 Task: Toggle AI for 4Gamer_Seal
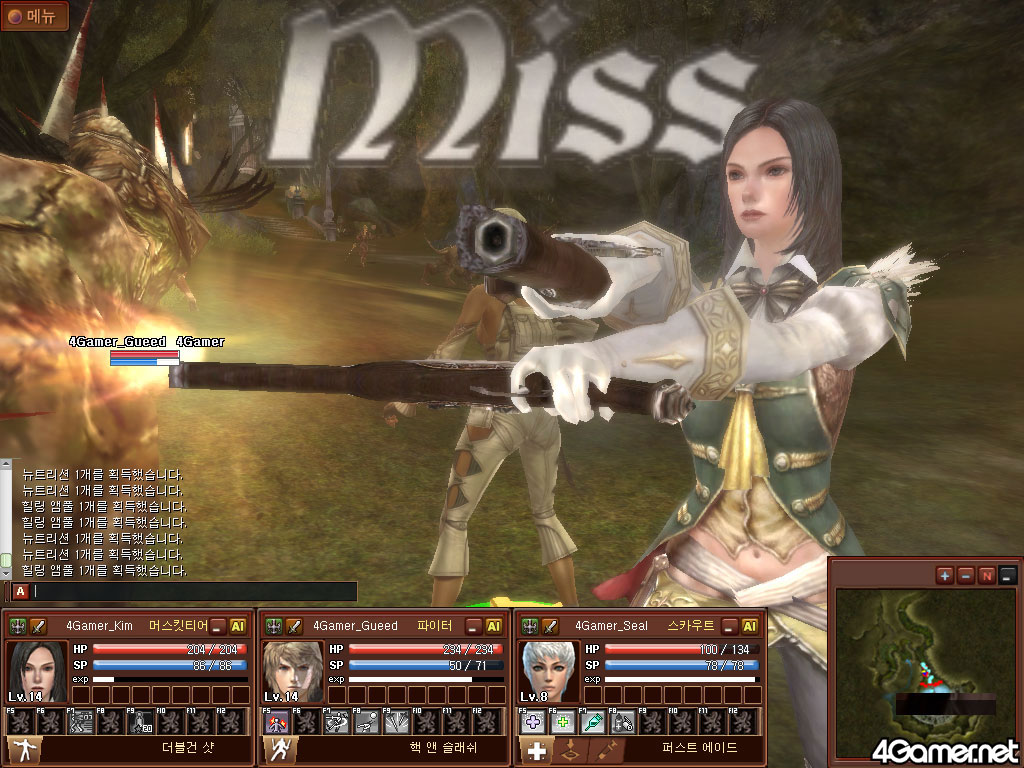(x=750, y=626)
